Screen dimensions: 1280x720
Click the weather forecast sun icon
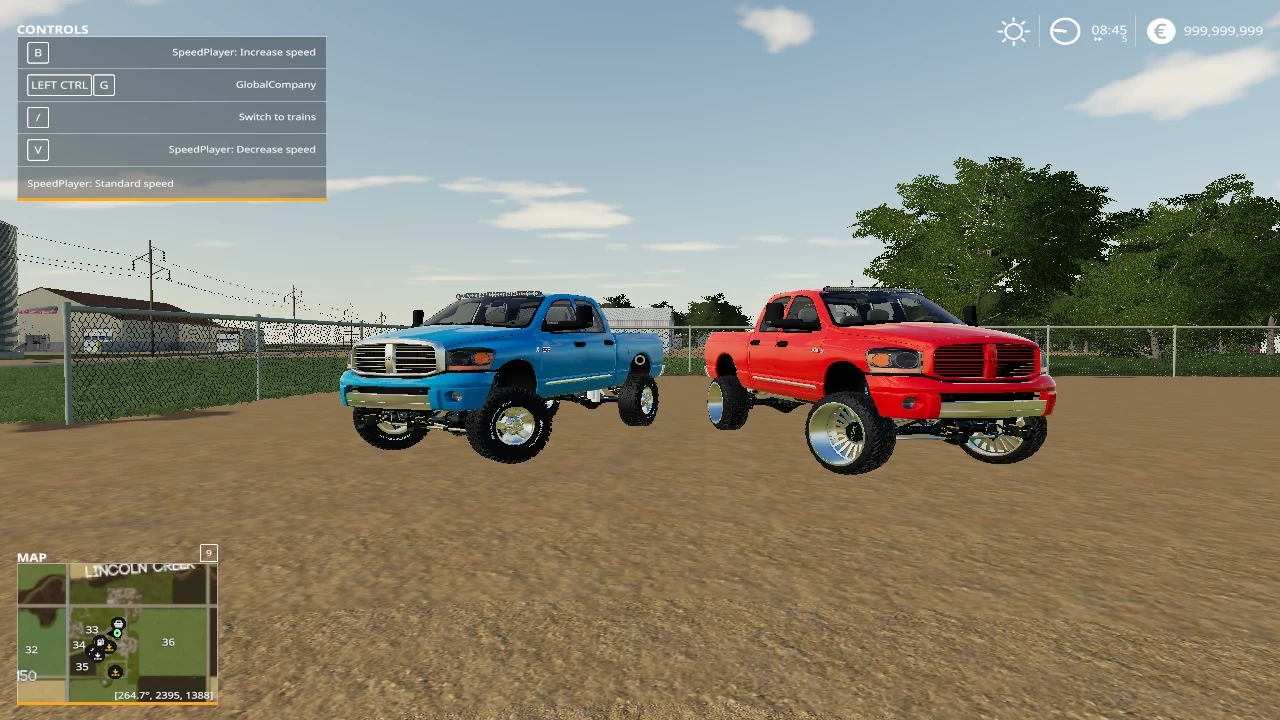coord(1013,31)
